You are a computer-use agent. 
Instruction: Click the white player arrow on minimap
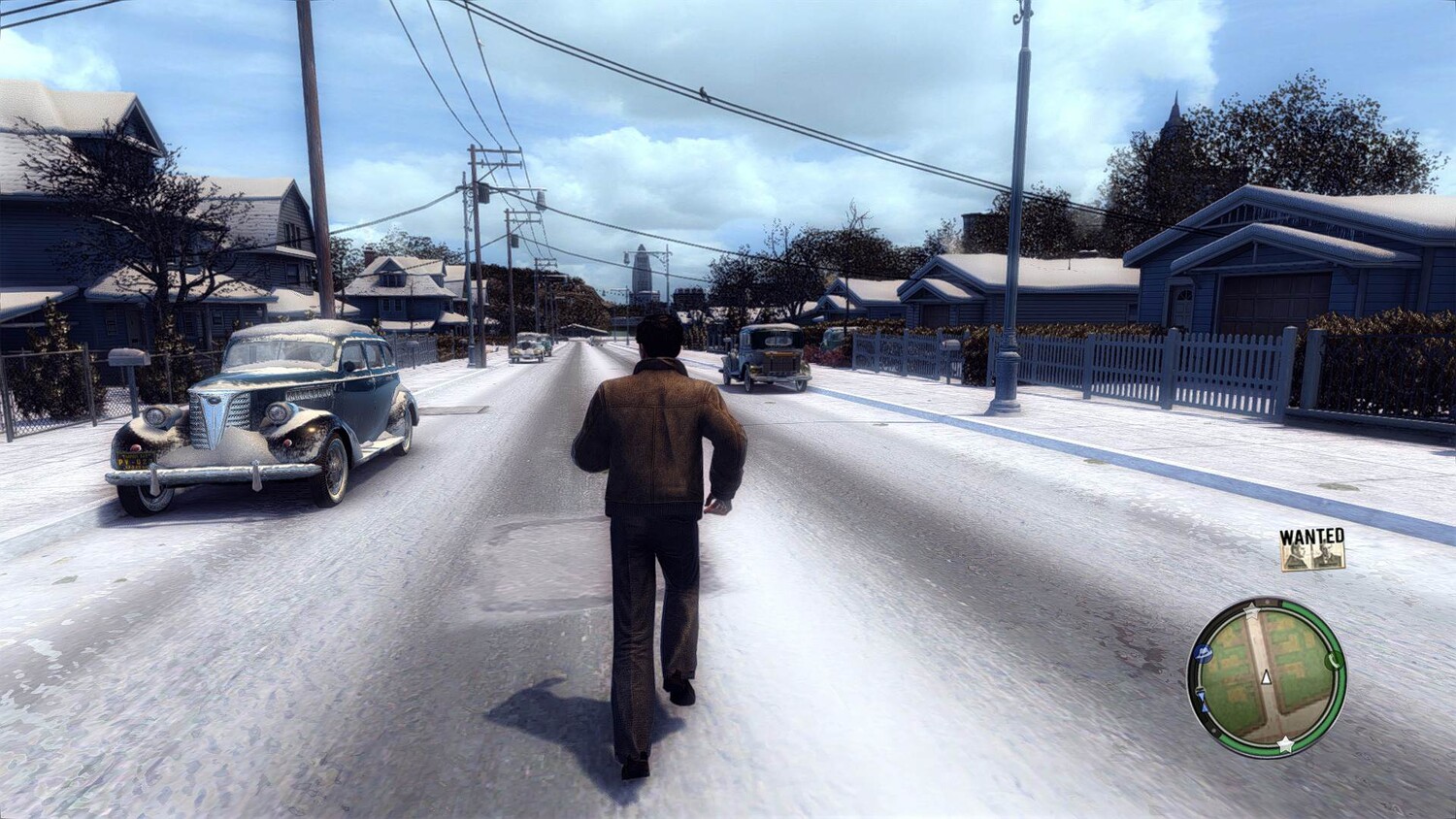(1266, 677)
